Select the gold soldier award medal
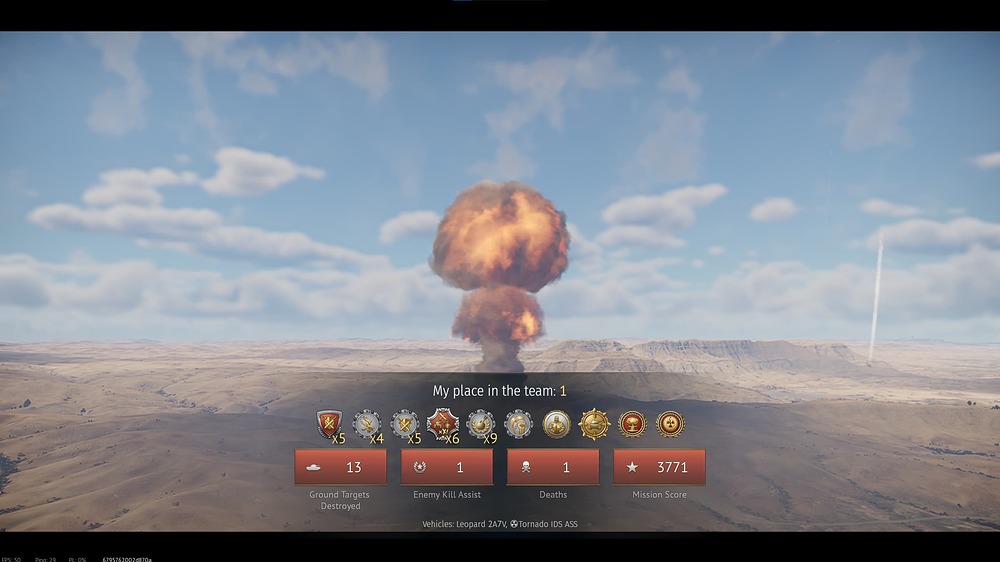The image size is (1000, 562). pos(556,424)
